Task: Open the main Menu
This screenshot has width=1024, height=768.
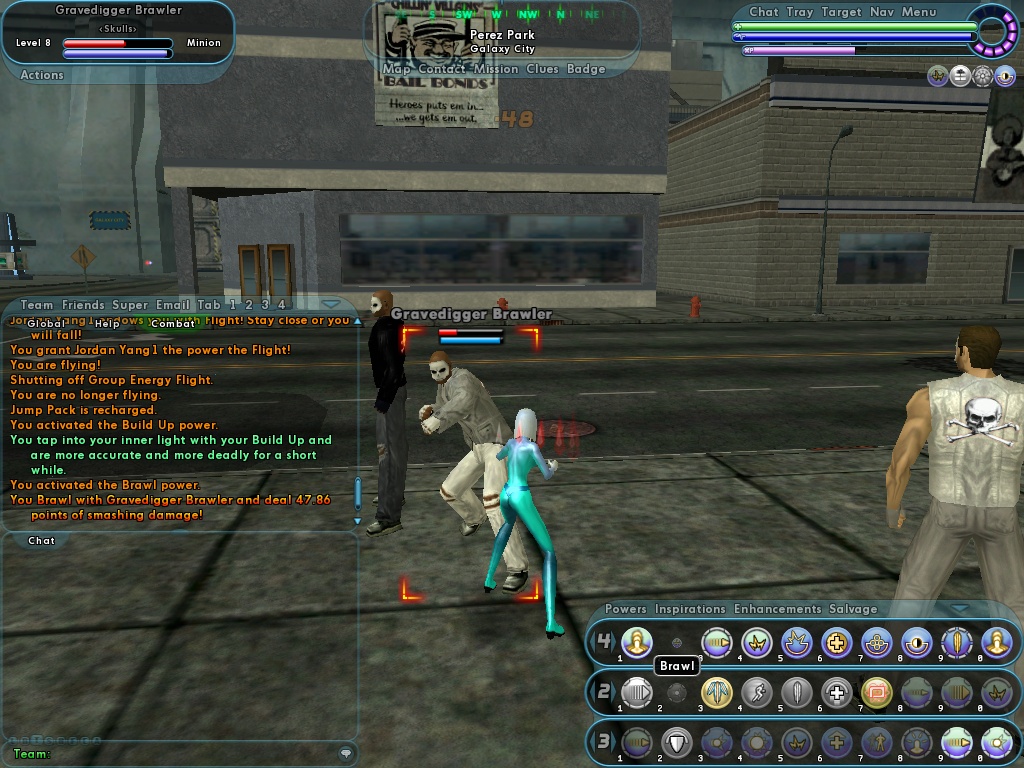Action: [x=919, y=12]
